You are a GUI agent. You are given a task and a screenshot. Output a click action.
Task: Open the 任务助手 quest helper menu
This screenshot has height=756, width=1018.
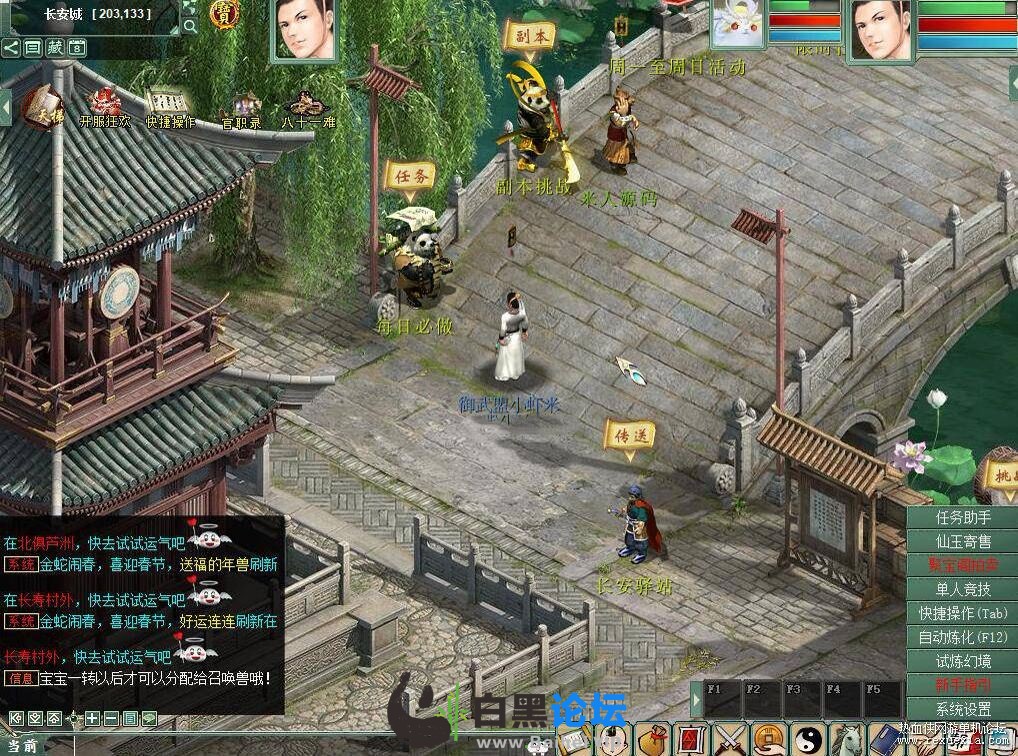(x=963, y=517)
